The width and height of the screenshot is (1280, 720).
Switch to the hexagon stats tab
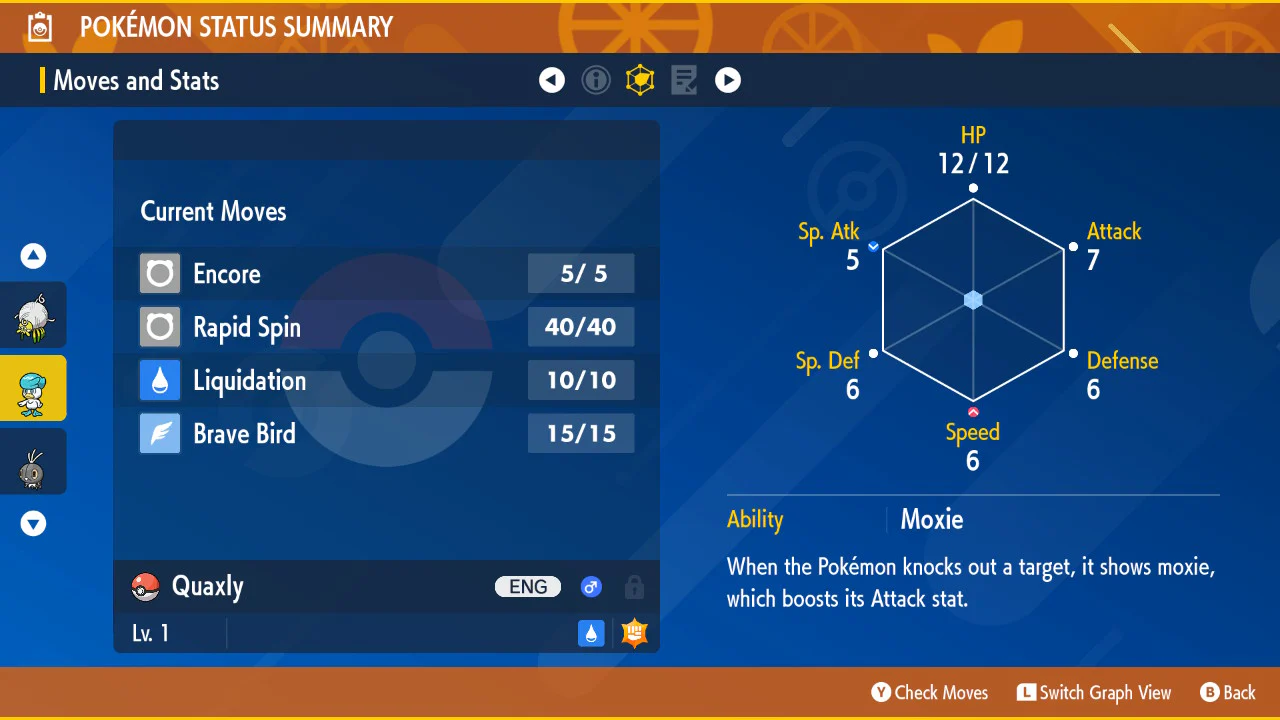click(640, 80)
